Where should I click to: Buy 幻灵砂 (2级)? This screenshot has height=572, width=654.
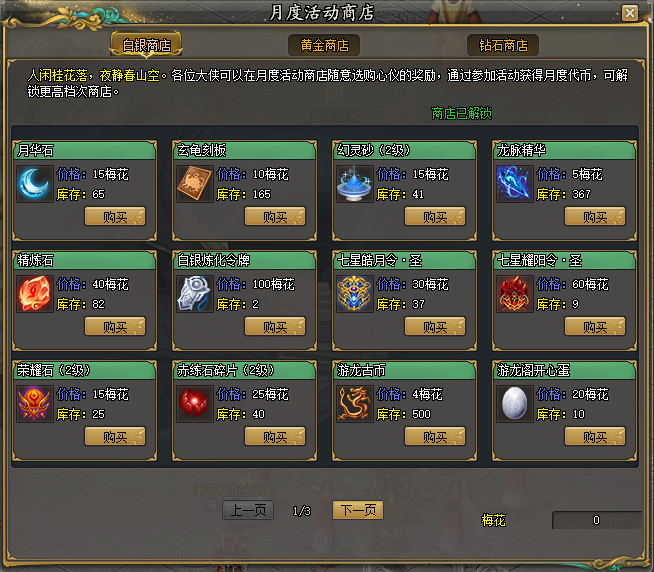pos(435,216)
